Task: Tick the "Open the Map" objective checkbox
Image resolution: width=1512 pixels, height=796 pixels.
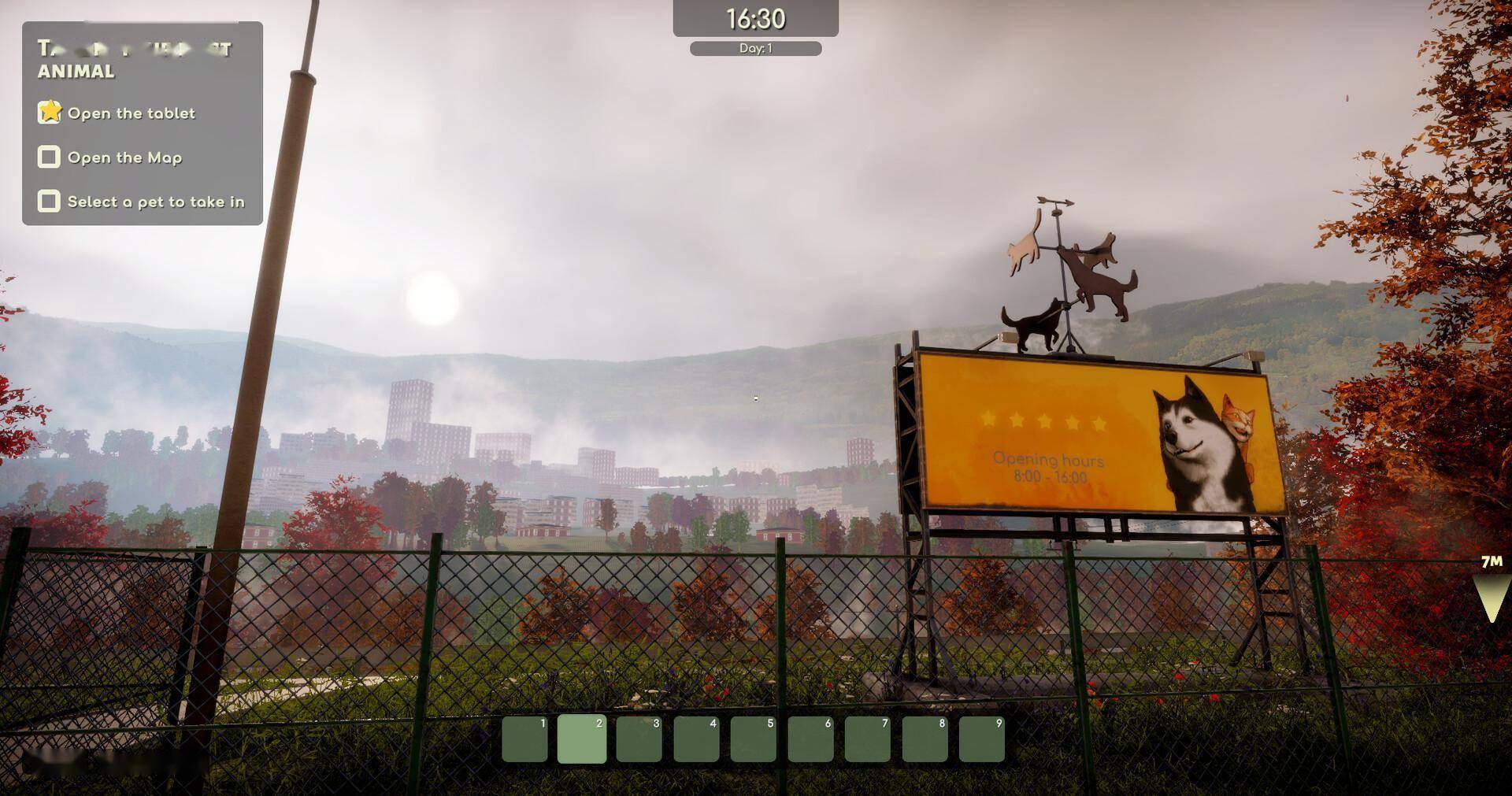Action: pos(49,157)
